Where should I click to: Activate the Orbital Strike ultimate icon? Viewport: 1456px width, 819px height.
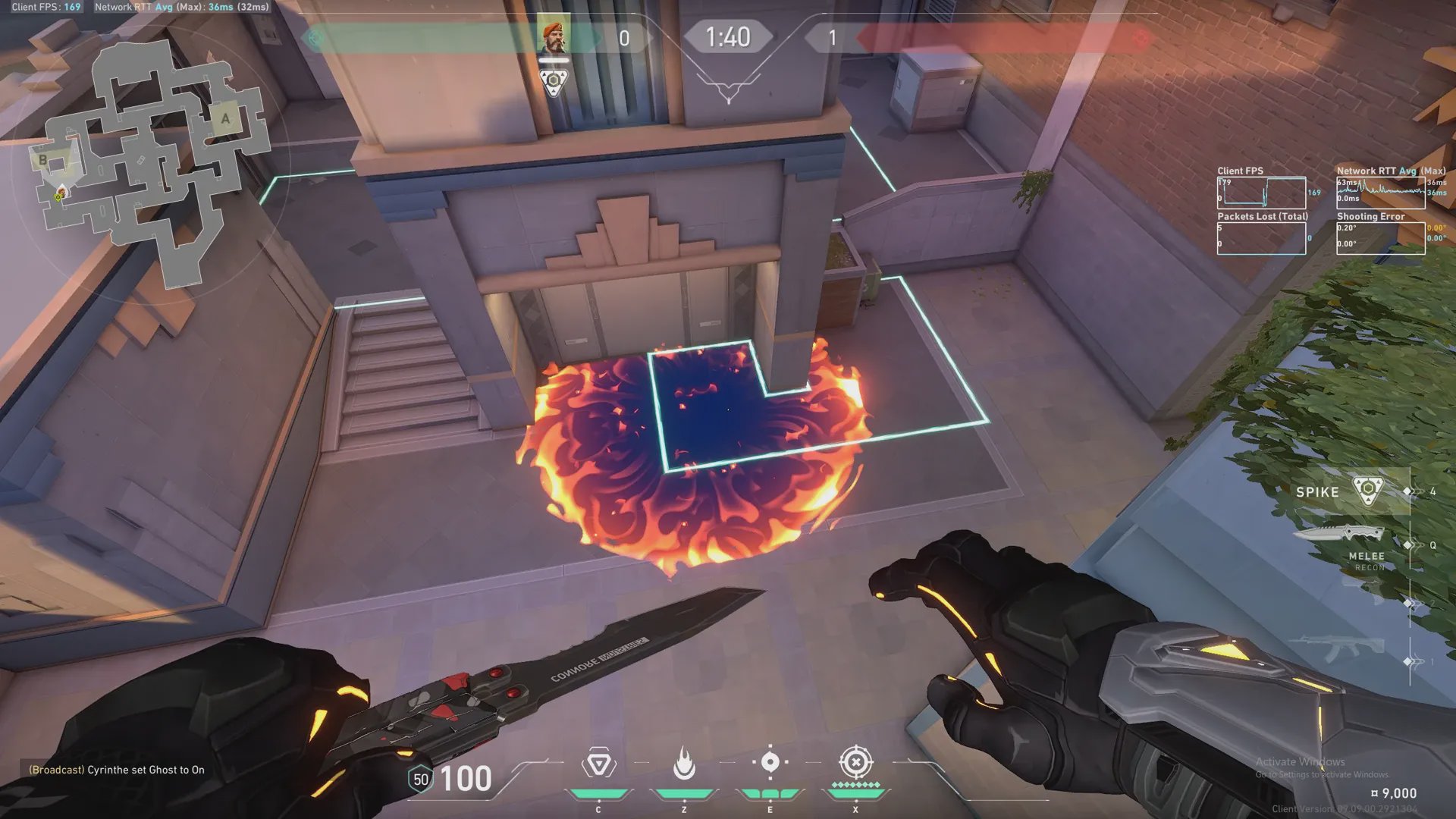click(x=856, y=763)
